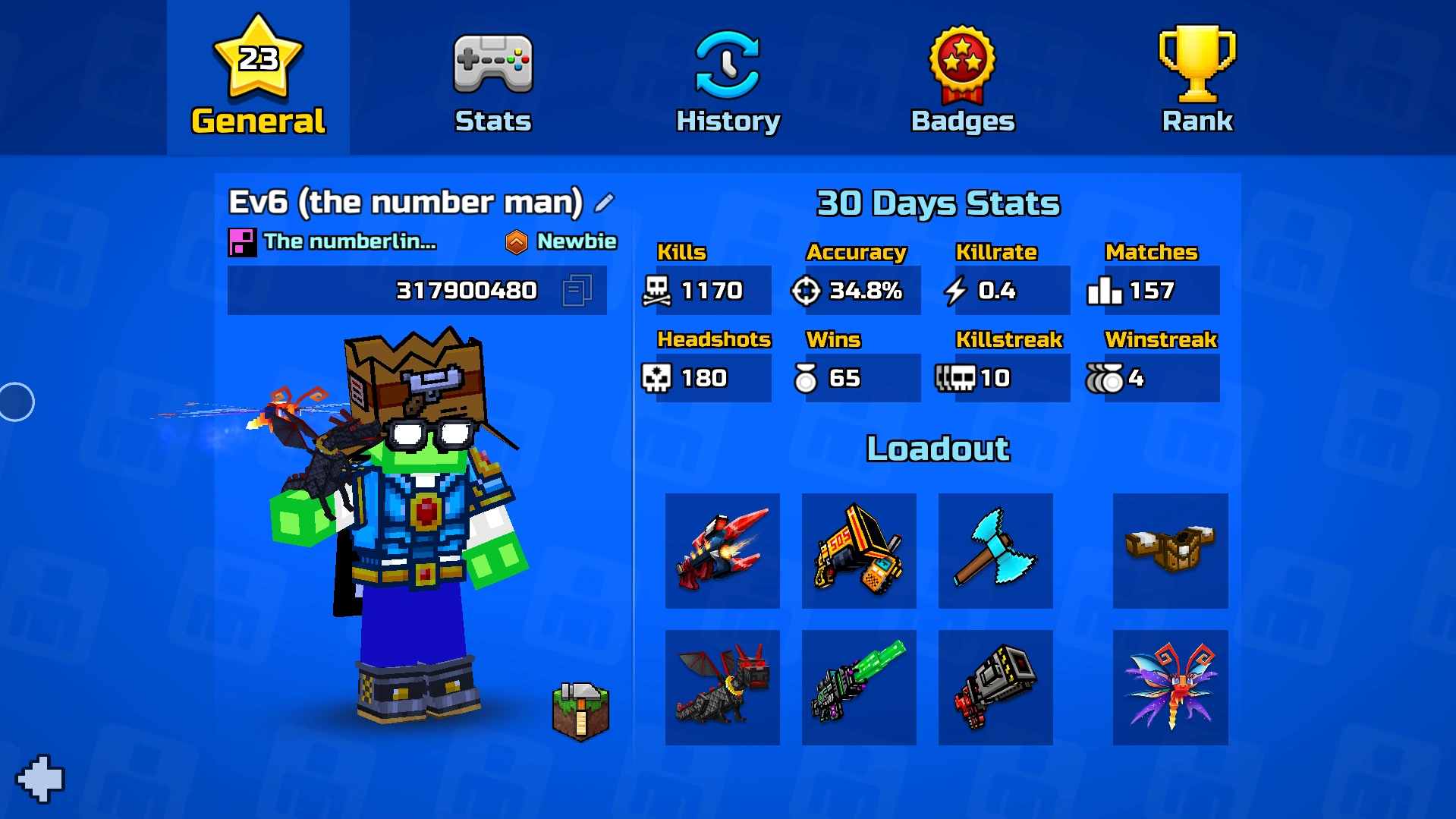Open the clan emblem next to clan name
Image resolution: width=1456 pixels, height=819 pixels.
coord(243,241)
